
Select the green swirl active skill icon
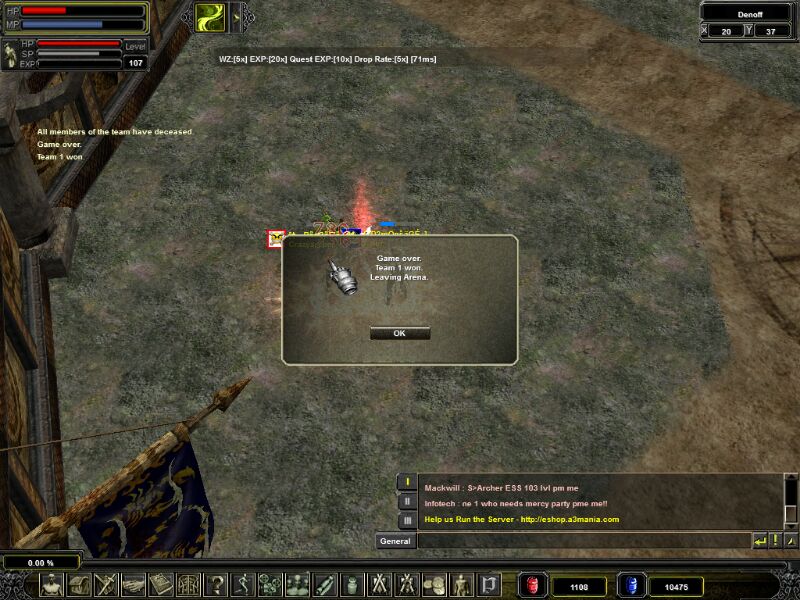pos(209,15)
